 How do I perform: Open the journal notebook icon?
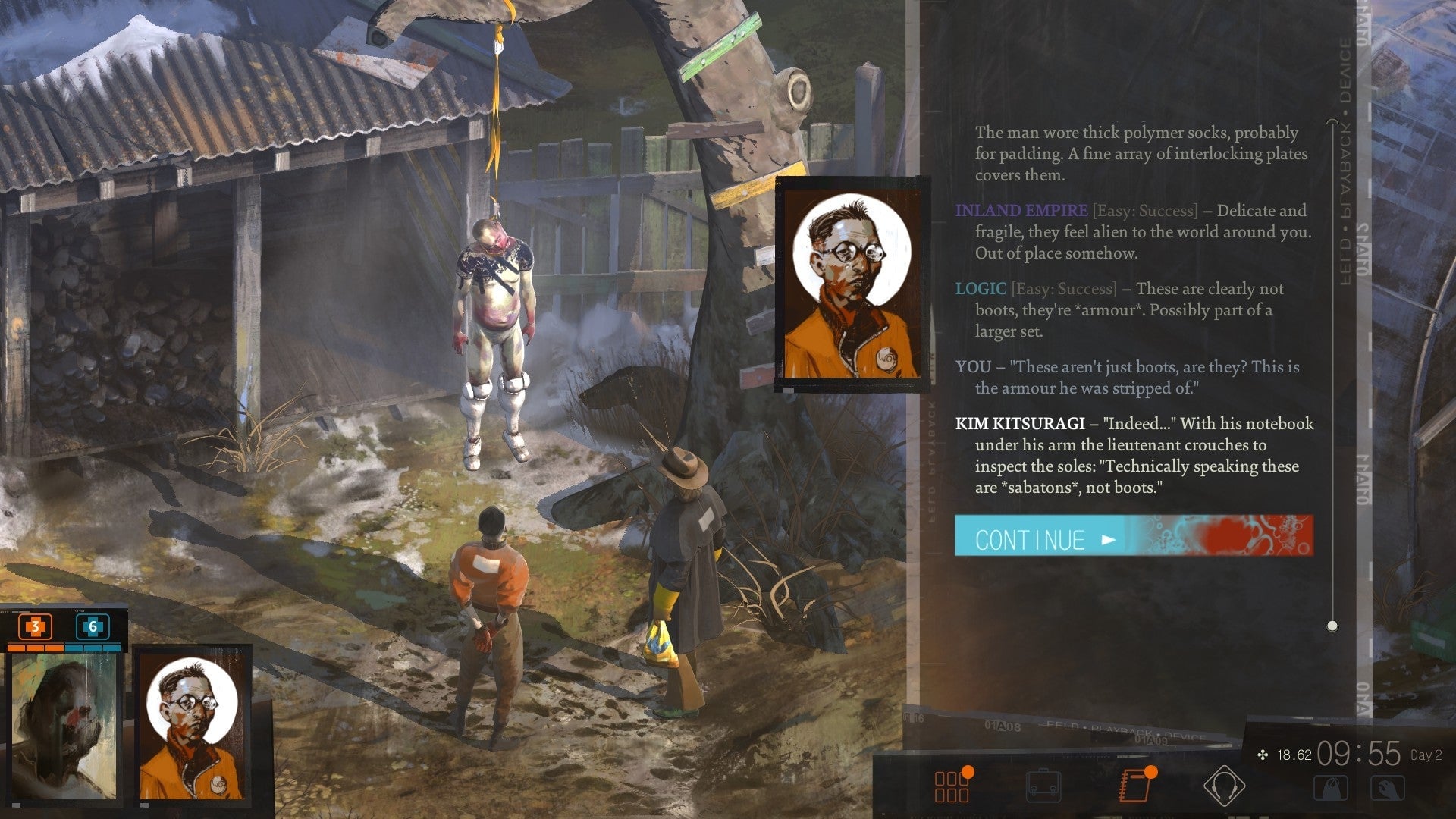coord(1134,786)
